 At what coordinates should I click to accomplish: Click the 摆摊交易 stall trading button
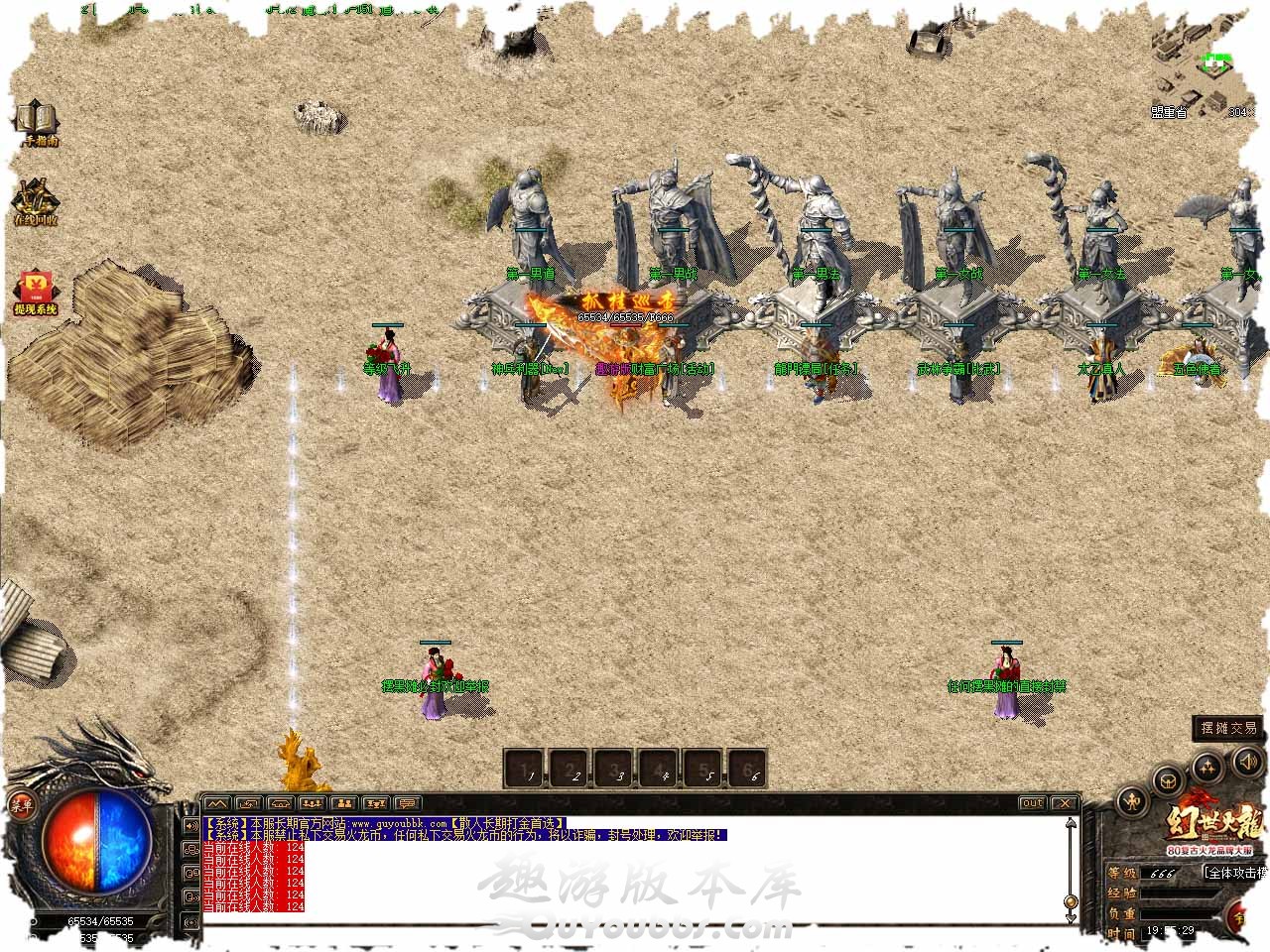coord(1228,728)
